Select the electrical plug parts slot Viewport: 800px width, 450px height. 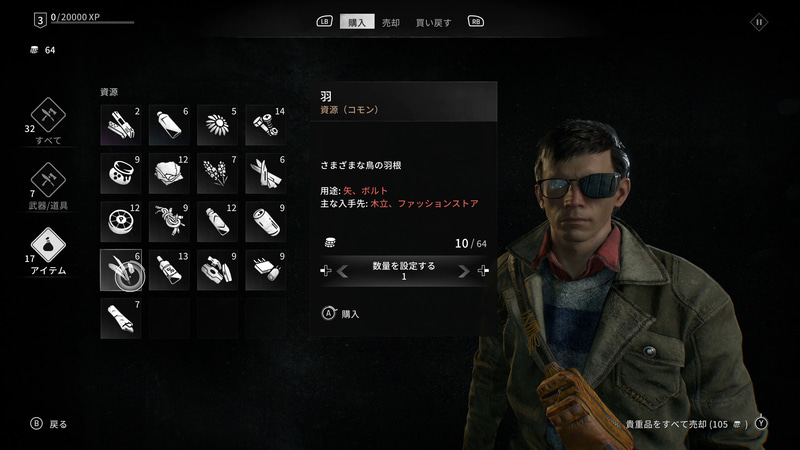click(218, 270)
